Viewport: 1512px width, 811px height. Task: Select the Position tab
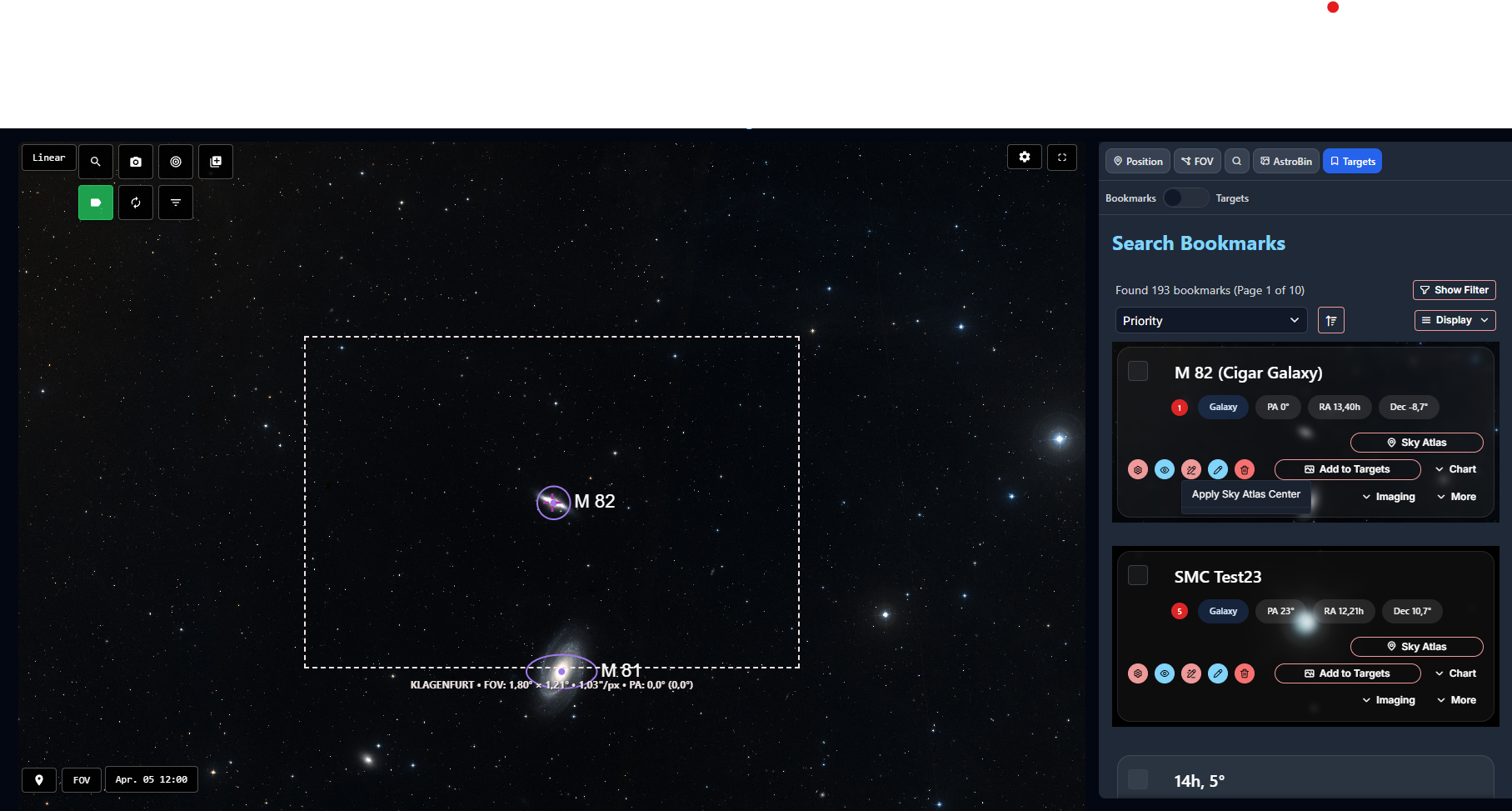1137,161
